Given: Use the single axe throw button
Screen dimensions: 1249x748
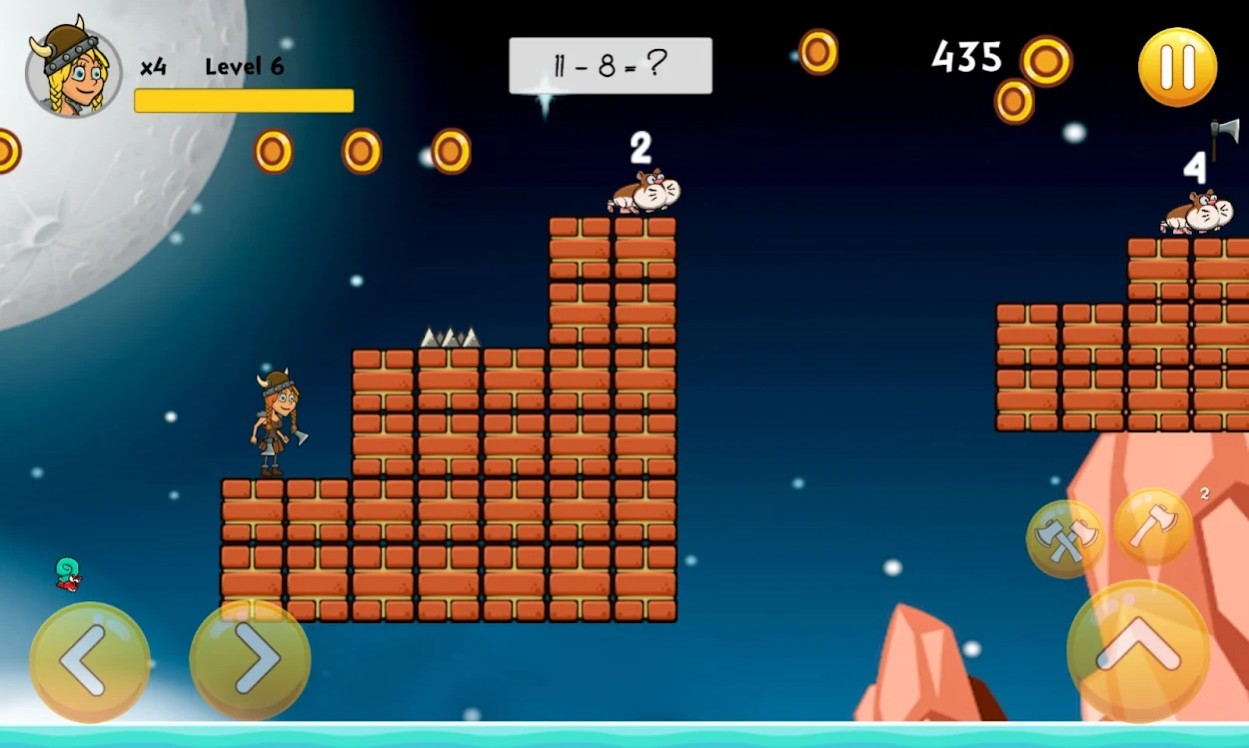Looking at the screenshot, I should point(1153,526).
